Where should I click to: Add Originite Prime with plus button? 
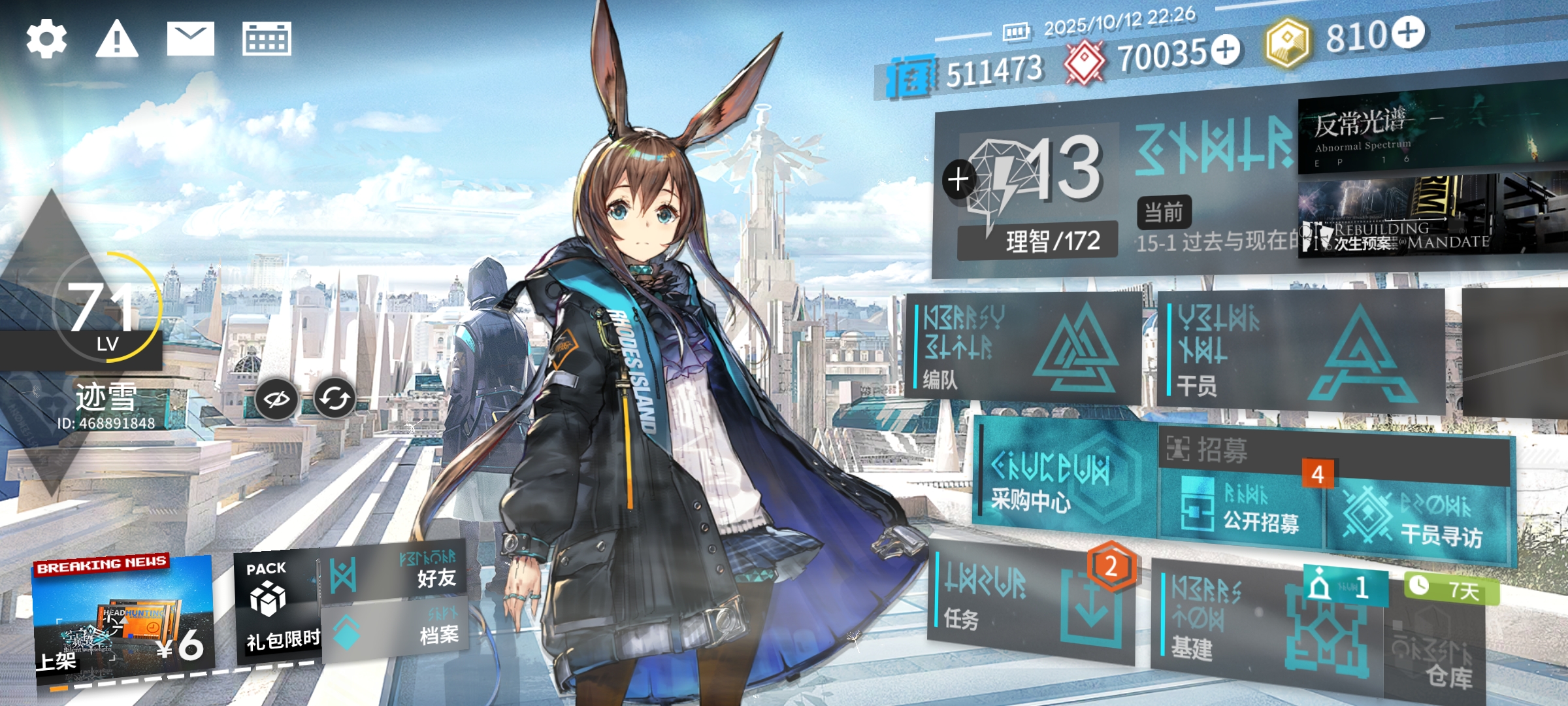tap(1408, 33)
